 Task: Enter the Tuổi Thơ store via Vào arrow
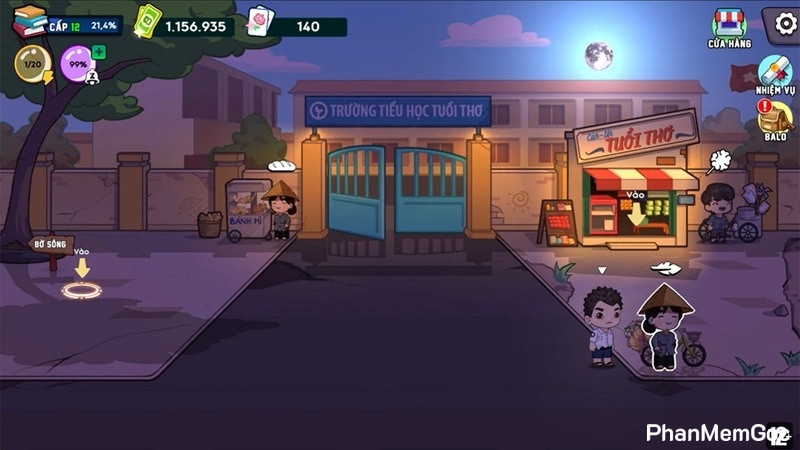(636, 213)
